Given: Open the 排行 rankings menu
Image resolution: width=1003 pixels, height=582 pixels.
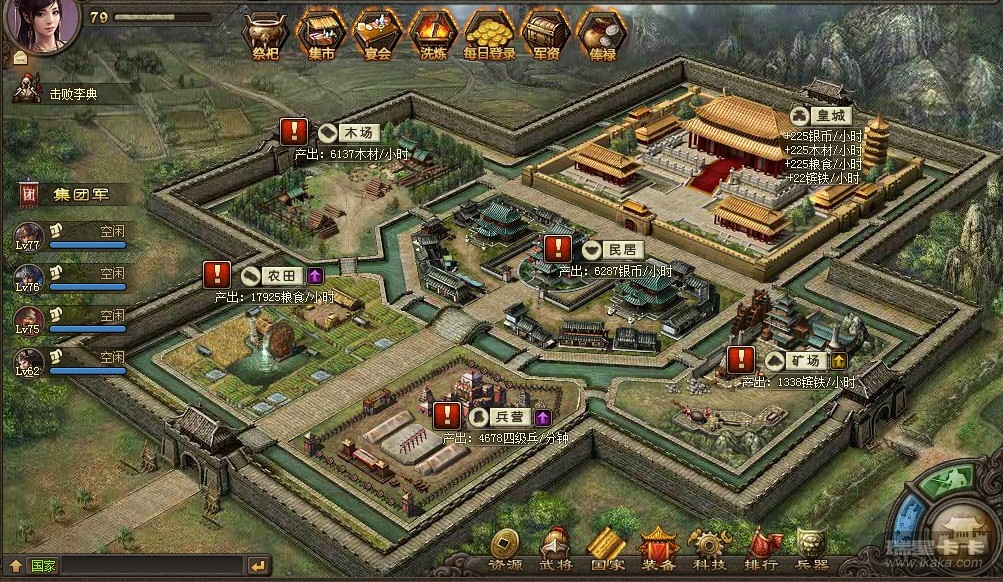Looking at the screenshot, I should point(762,548).
